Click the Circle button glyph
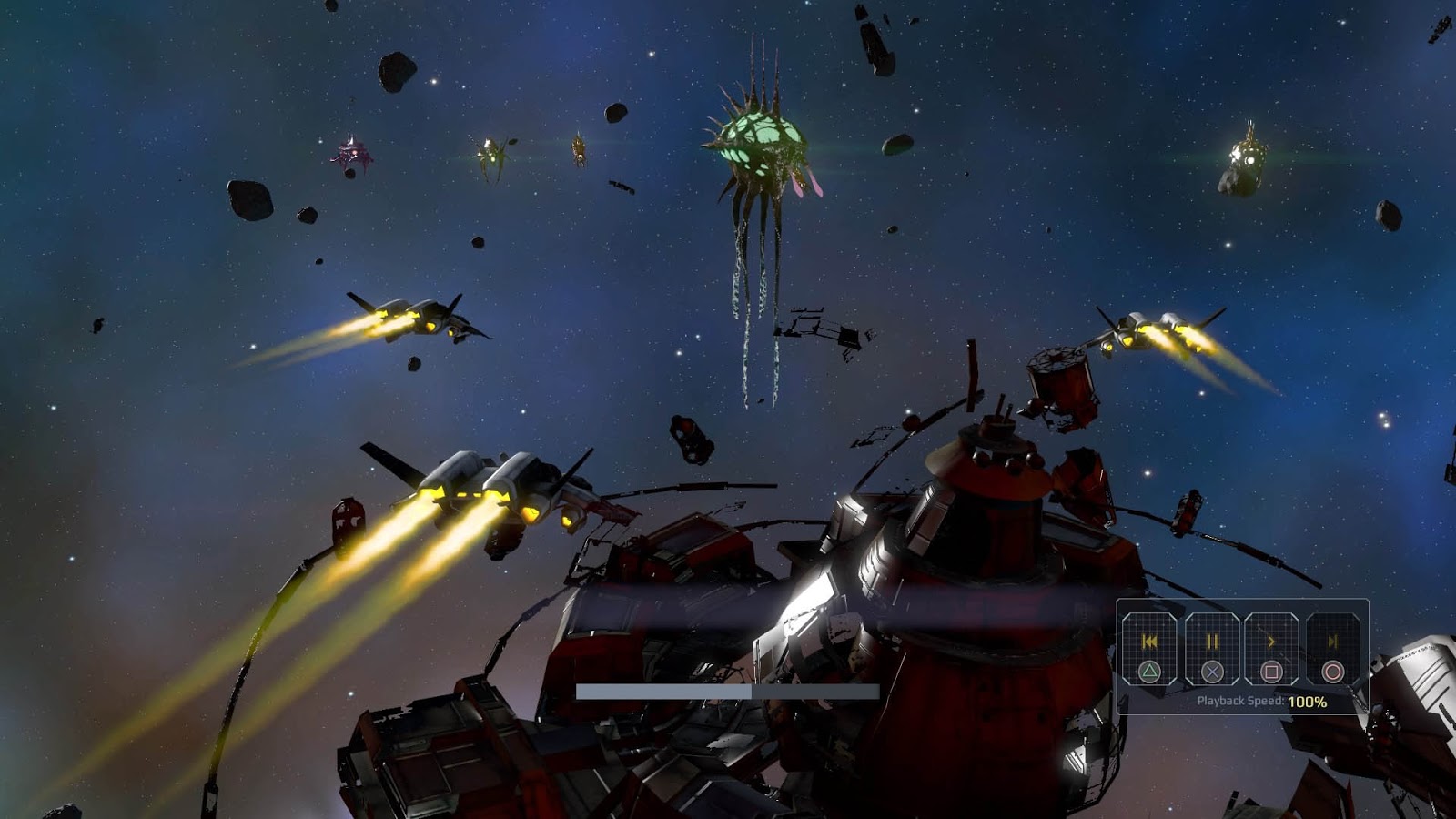Viewport: 1456px width, 819px height. [x=1333, y=672]
